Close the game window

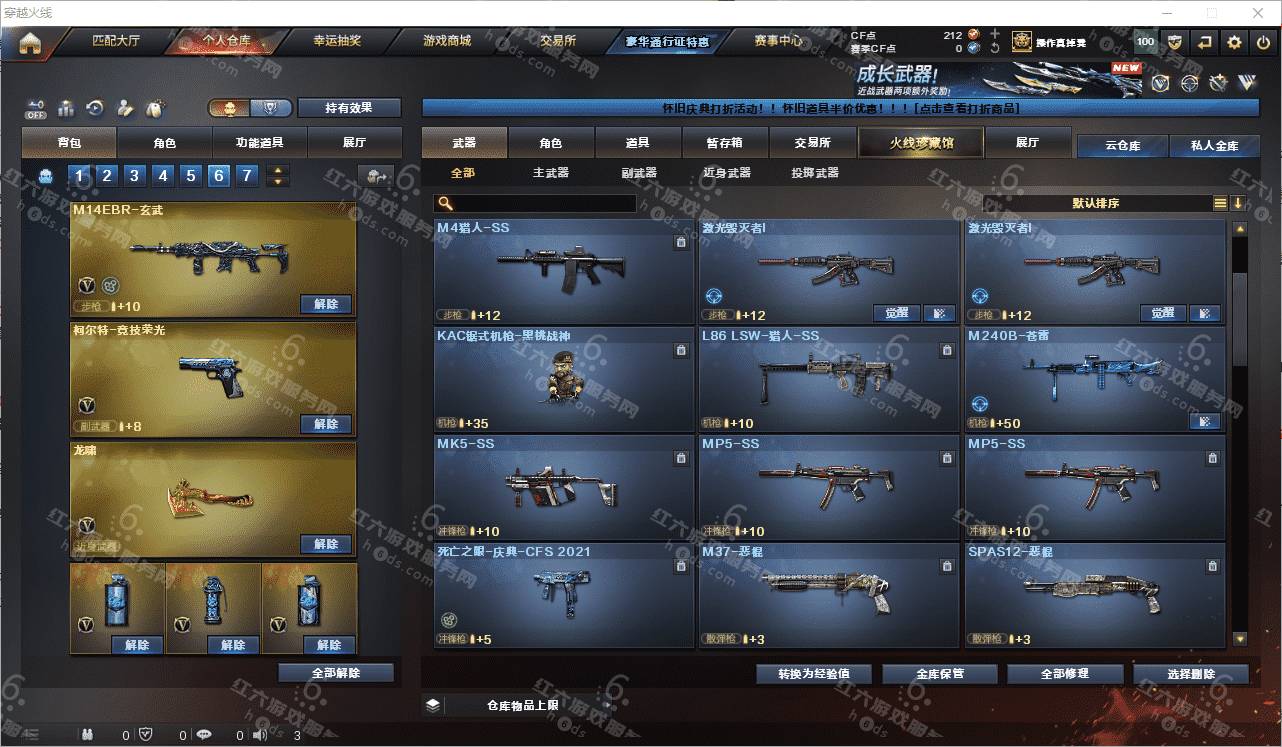coord(1259,13)
